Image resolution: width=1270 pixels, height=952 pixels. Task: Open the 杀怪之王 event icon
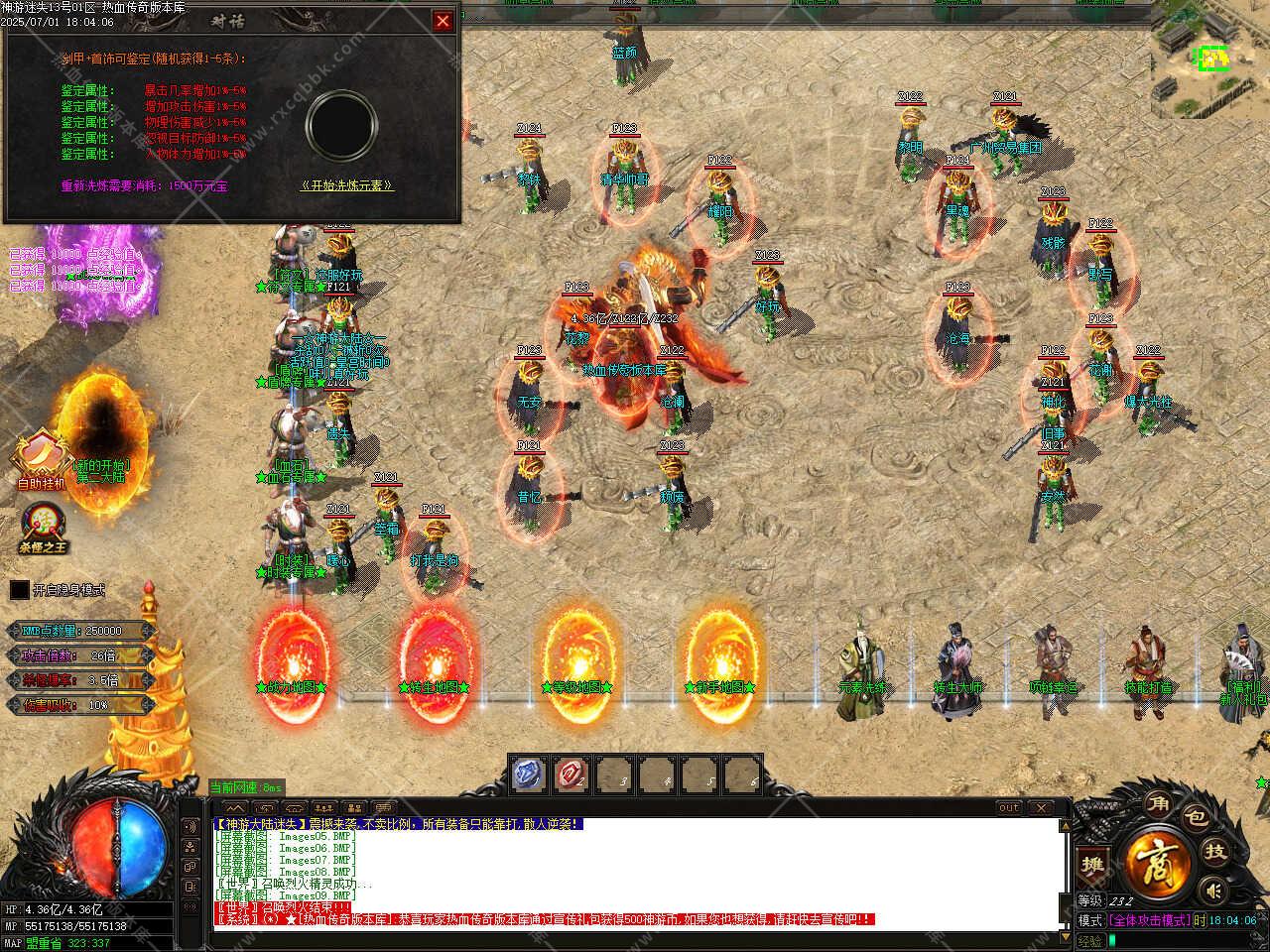coord(43,526)
